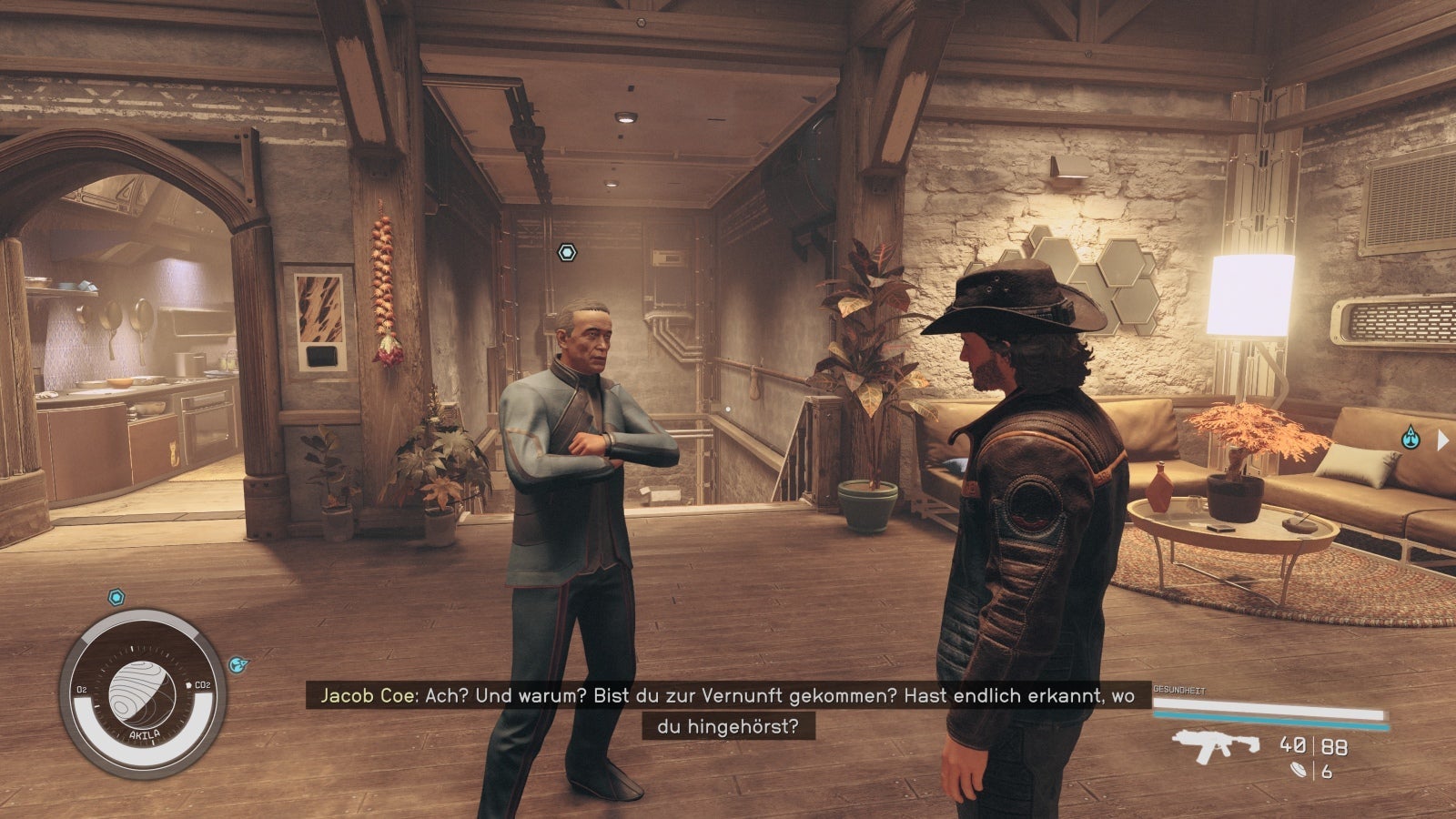Click the teardrop marker beside the edge arrow
Image resolution: width=1456 pixels, height=819 pixels.
(1410, 438)
